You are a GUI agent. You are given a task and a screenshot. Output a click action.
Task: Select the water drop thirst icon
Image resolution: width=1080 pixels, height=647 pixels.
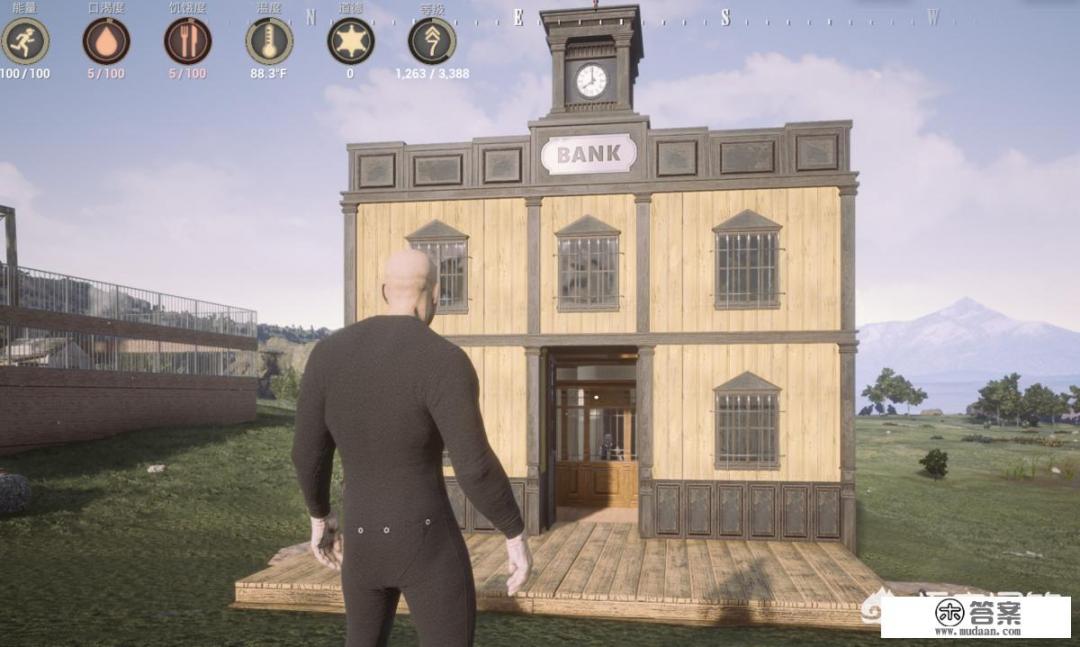click(x=106, y=41)
